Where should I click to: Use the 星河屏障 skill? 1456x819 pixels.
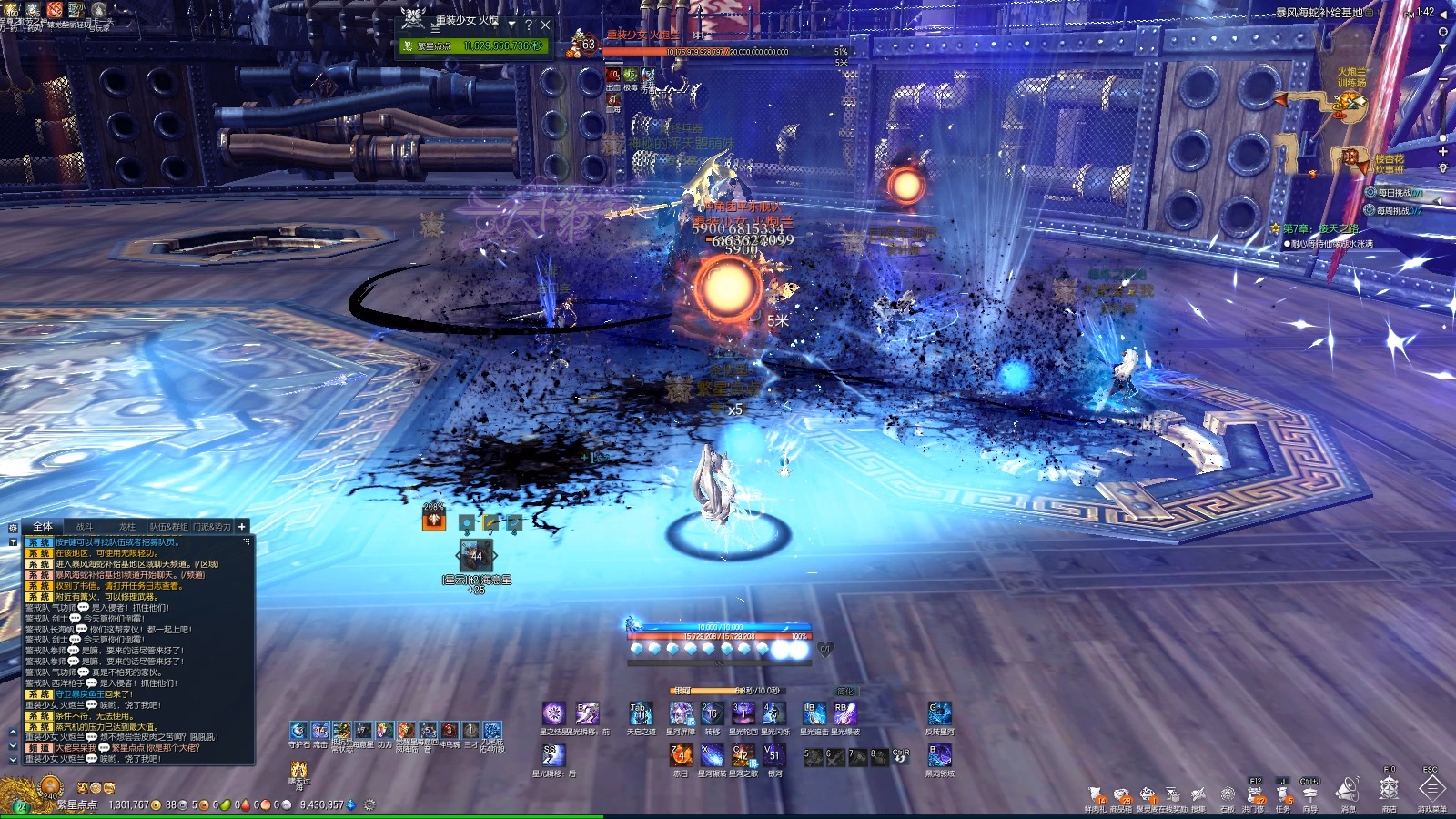(681, 713)
